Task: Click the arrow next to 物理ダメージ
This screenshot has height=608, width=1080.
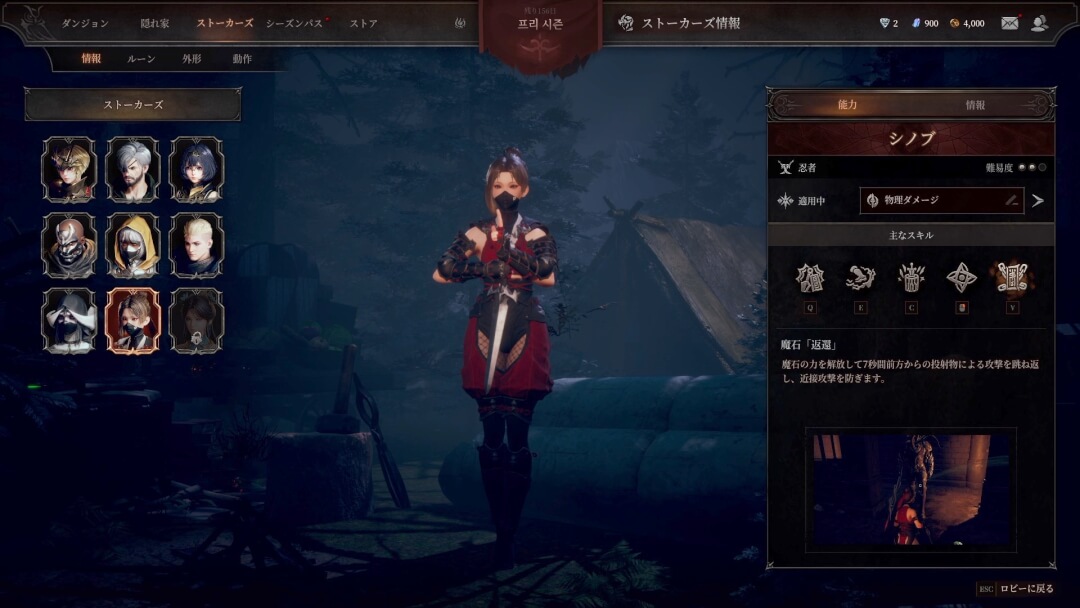Action: click(x=1038, y=200)
